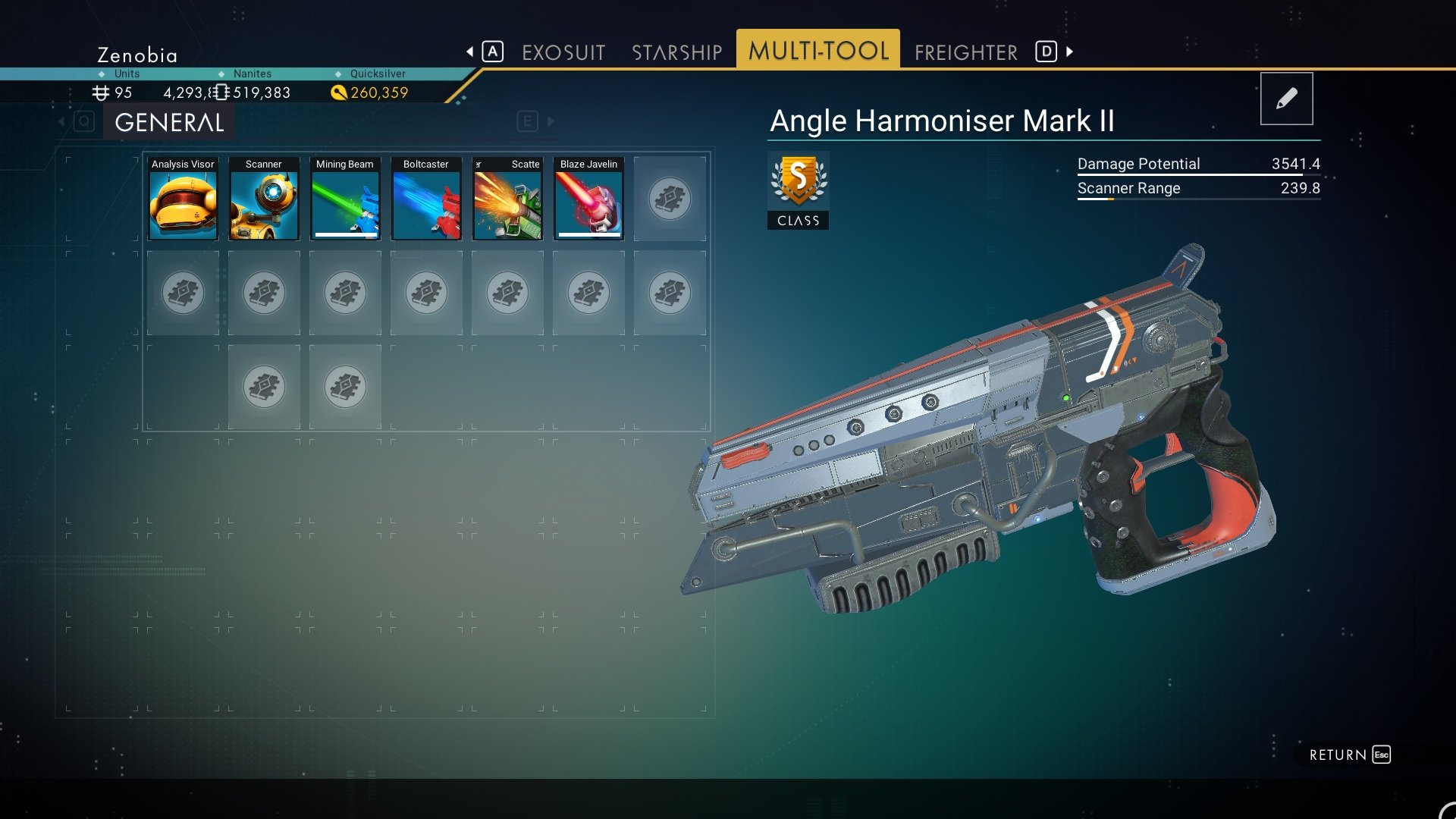Go to the Freighter tab

point(965,52)
